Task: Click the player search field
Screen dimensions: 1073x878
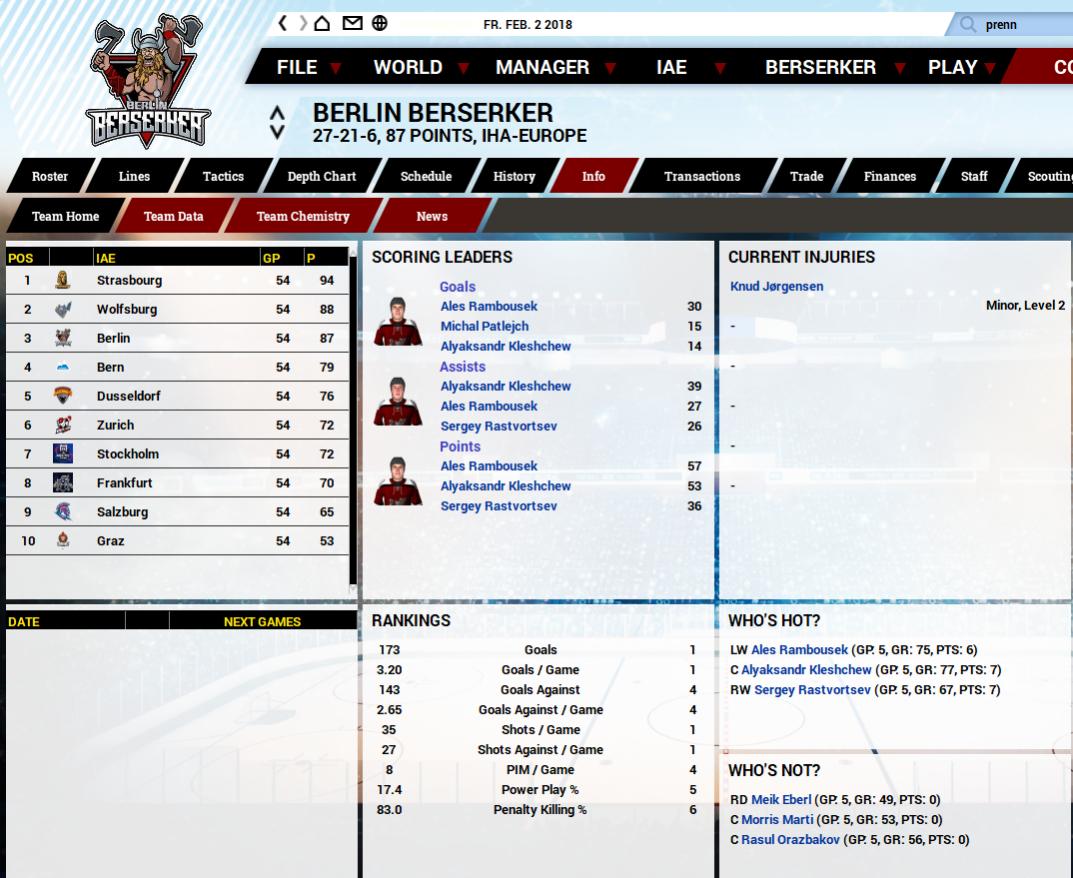Action: point(1020,25)
